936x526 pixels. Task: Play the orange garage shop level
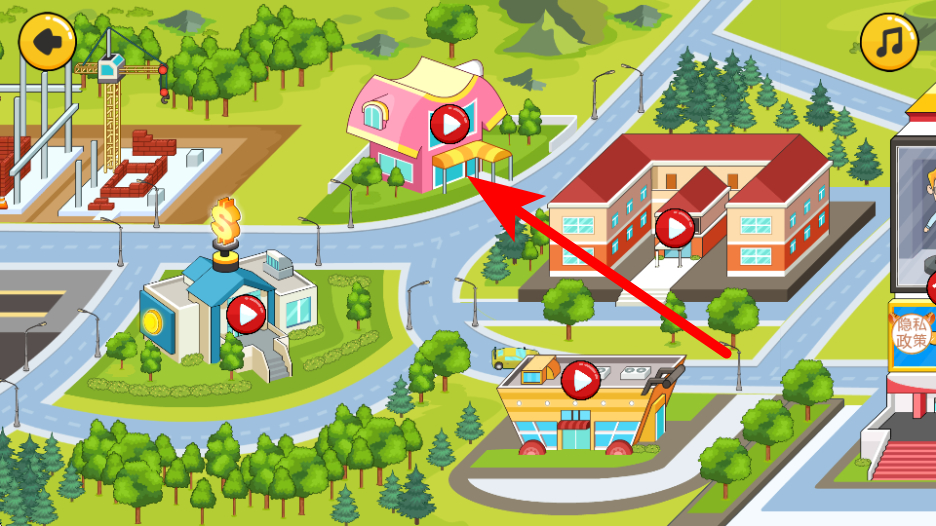[579, 380]
